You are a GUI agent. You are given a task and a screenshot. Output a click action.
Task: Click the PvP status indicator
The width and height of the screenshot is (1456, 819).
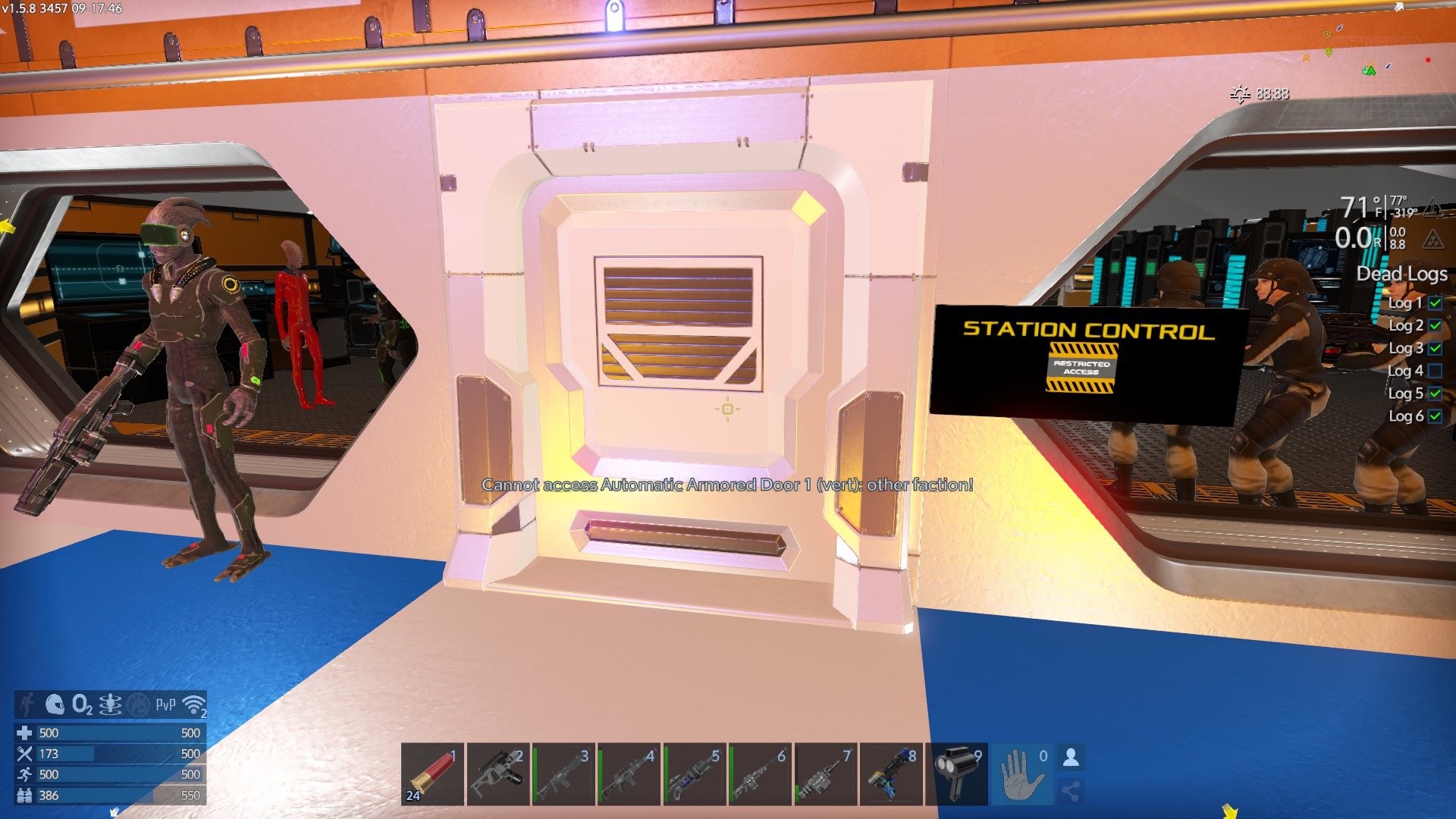[x=165, y=705]
